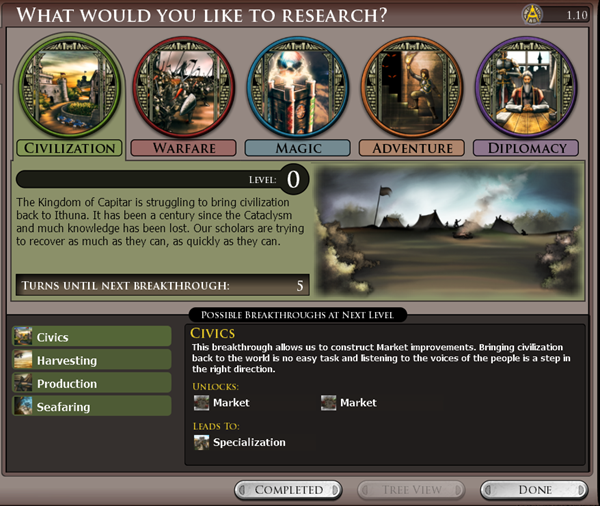Open the Magic research category
The image size is (600, 506).
click(298, 148)
